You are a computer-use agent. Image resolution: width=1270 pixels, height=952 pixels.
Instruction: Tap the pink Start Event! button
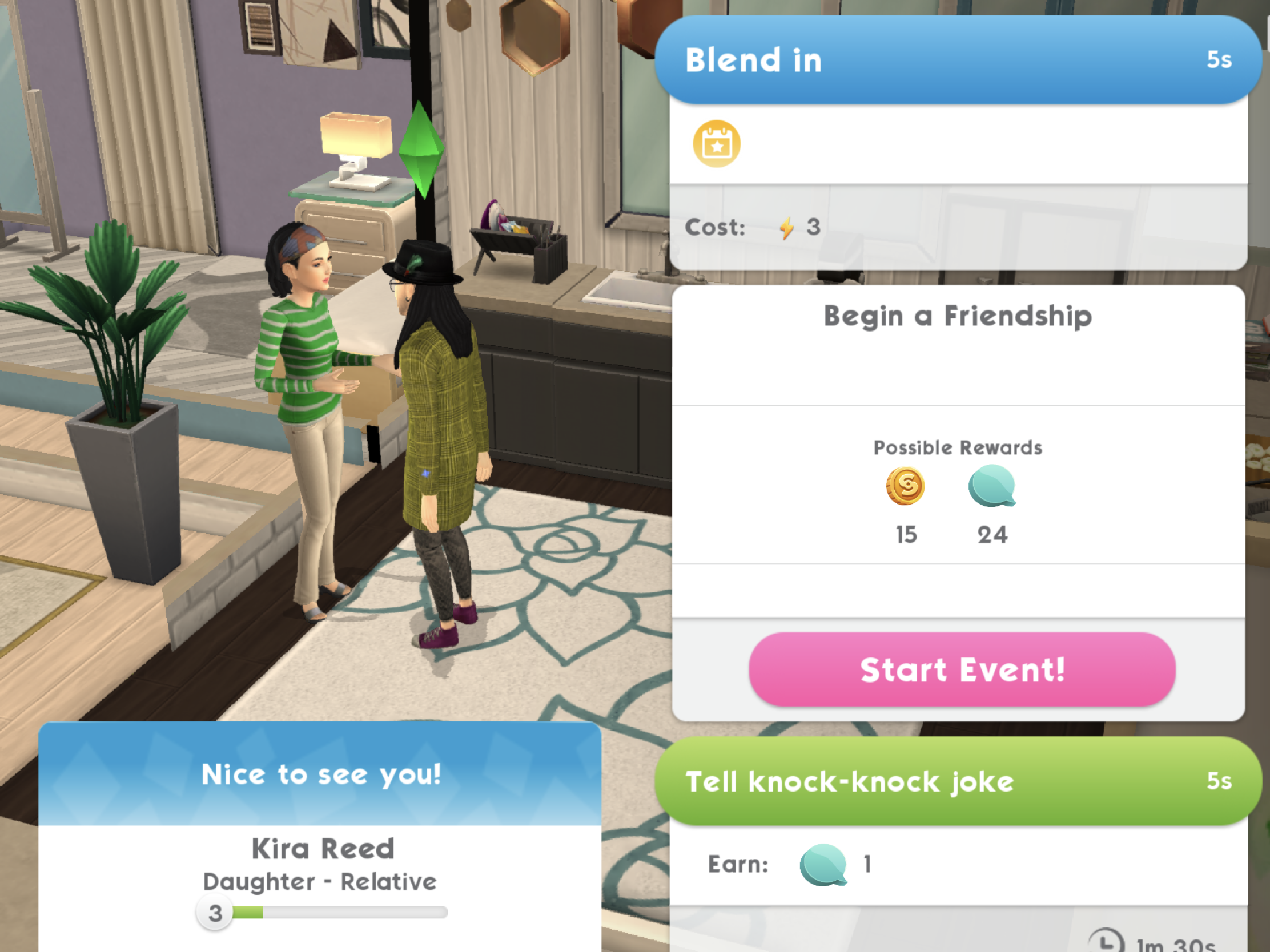(962, 669)
